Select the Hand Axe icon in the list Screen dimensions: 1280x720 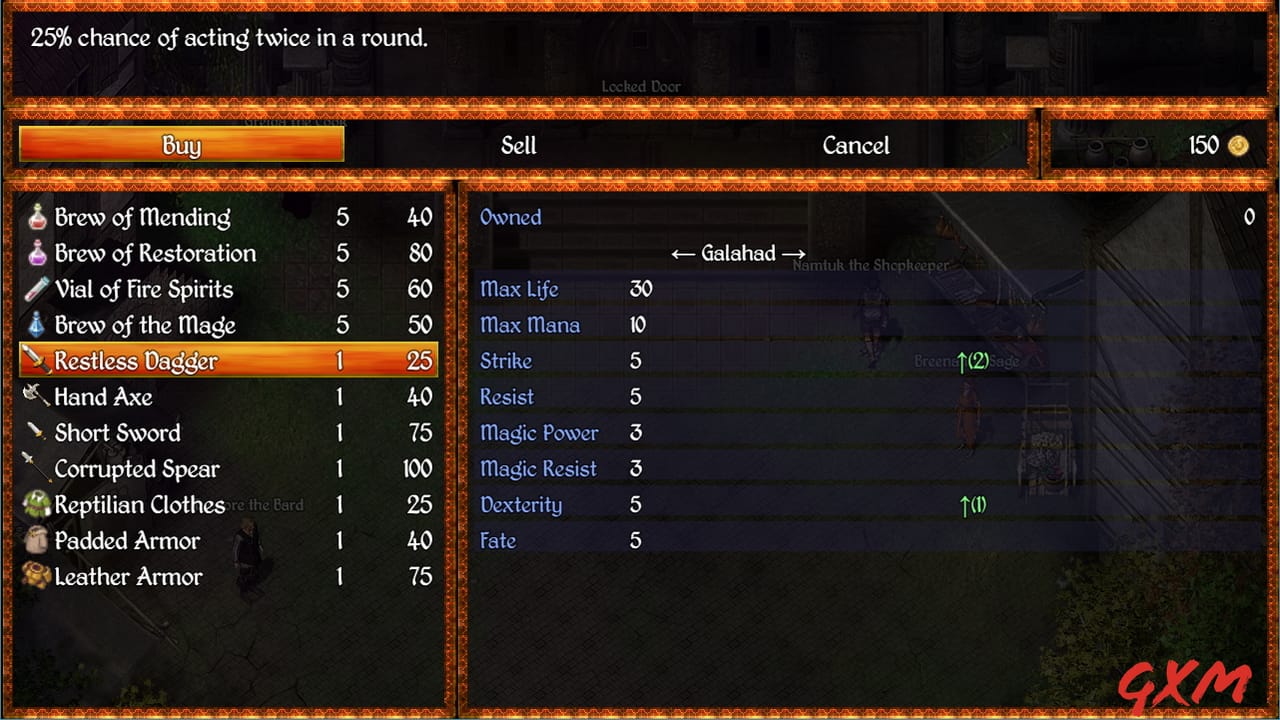(35, 397)
